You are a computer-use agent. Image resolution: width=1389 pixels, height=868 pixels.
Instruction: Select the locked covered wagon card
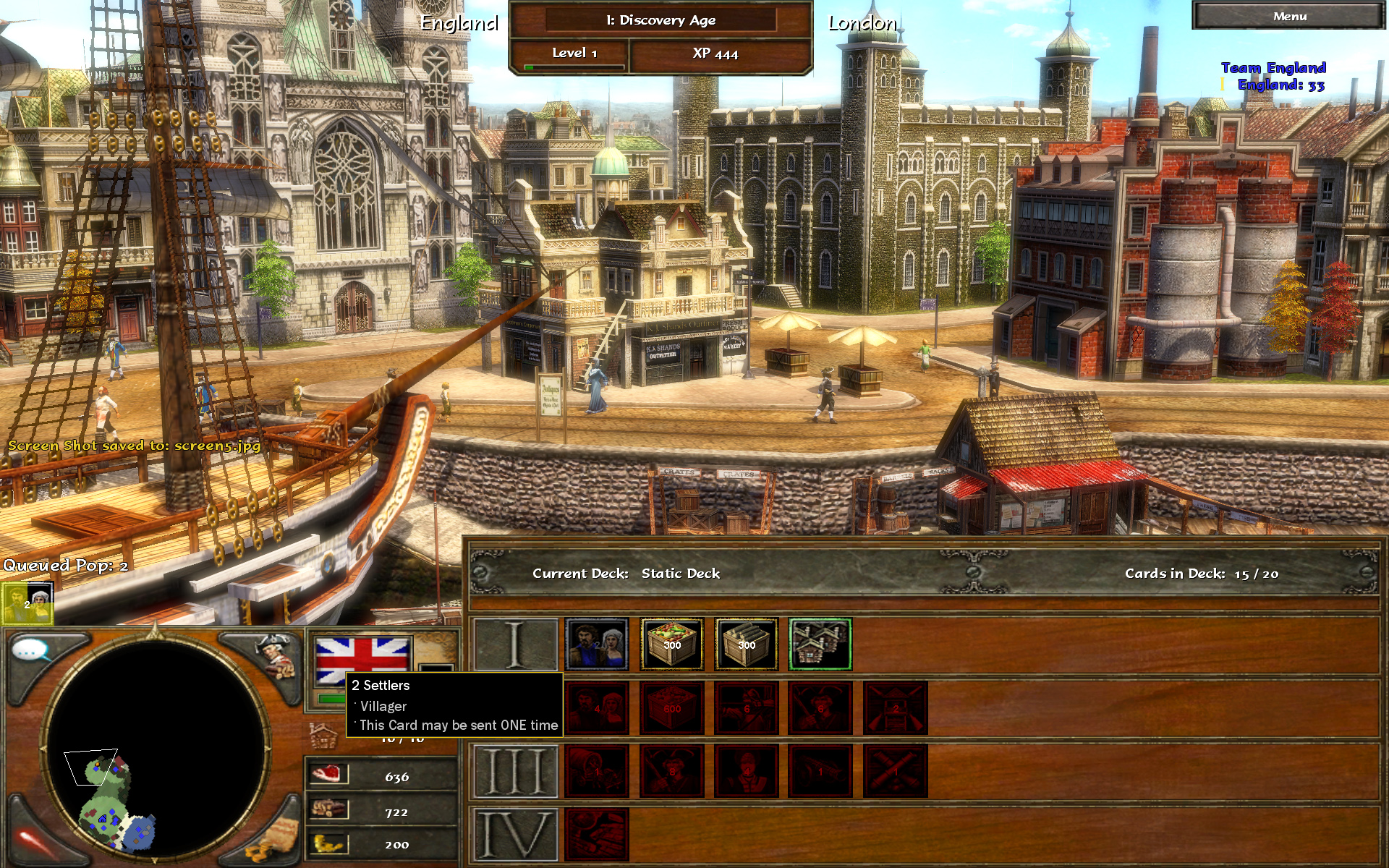597,771
